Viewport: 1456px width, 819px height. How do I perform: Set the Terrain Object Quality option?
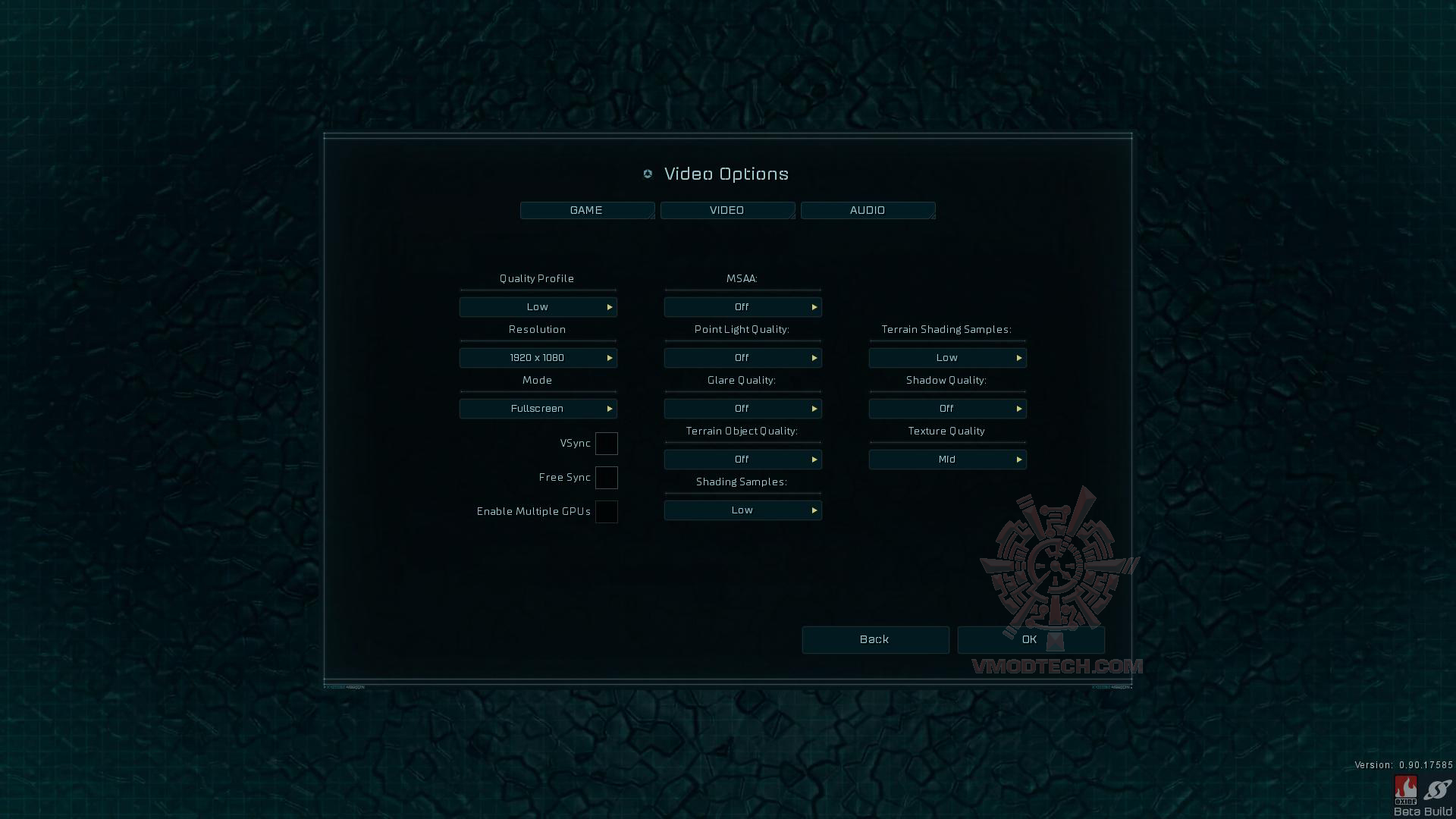pos(742,460)
